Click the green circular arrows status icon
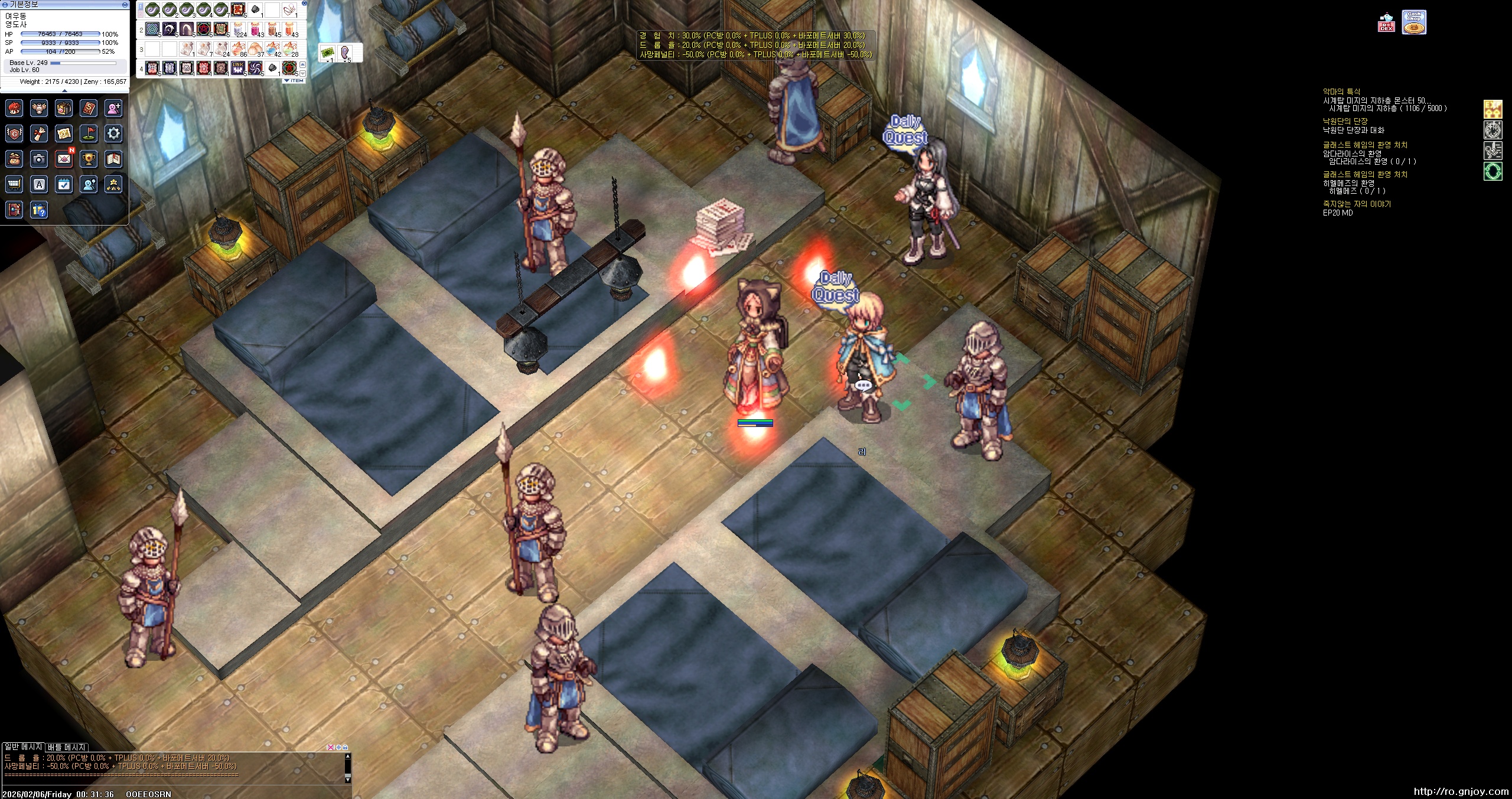 pos(1493,172)
